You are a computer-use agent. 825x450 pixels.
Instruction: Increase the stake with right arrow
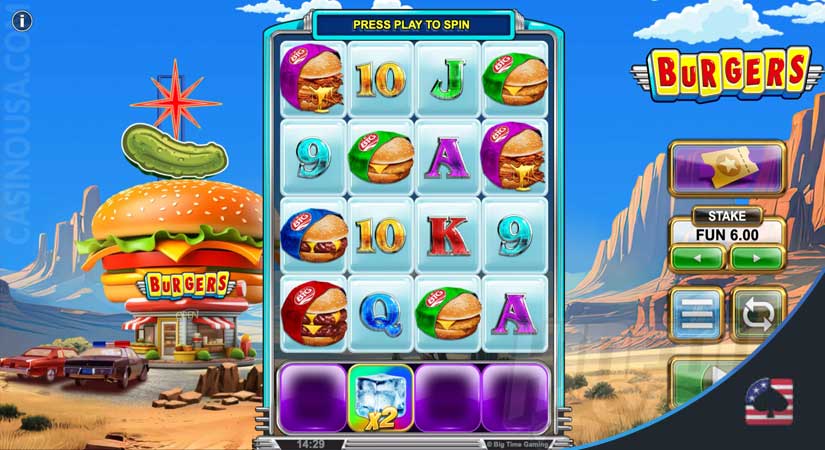click(757, 257)
